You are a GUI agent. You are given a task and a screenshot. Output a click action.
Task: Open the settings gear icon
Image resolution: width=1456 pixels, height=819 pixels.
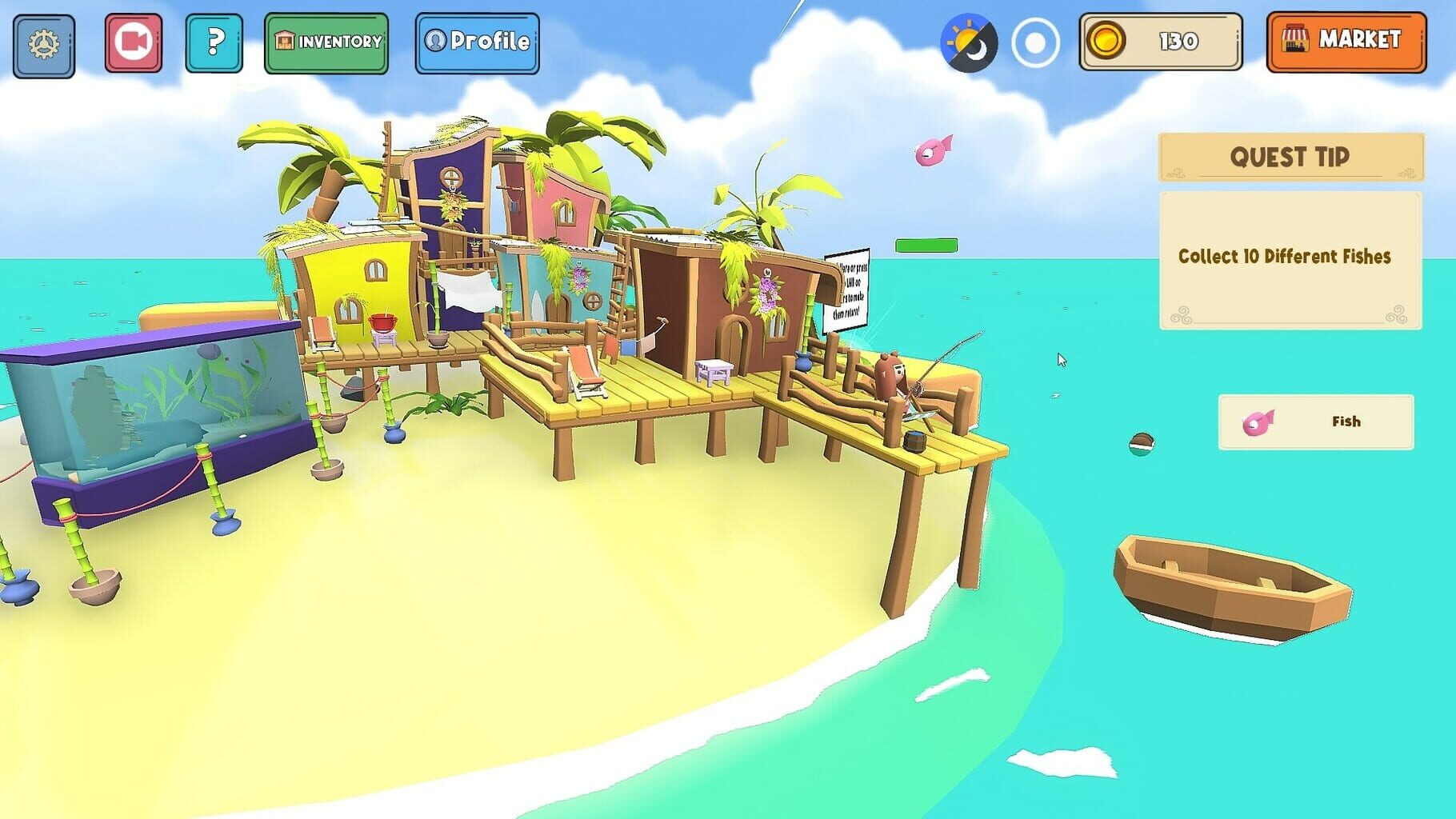44,44
